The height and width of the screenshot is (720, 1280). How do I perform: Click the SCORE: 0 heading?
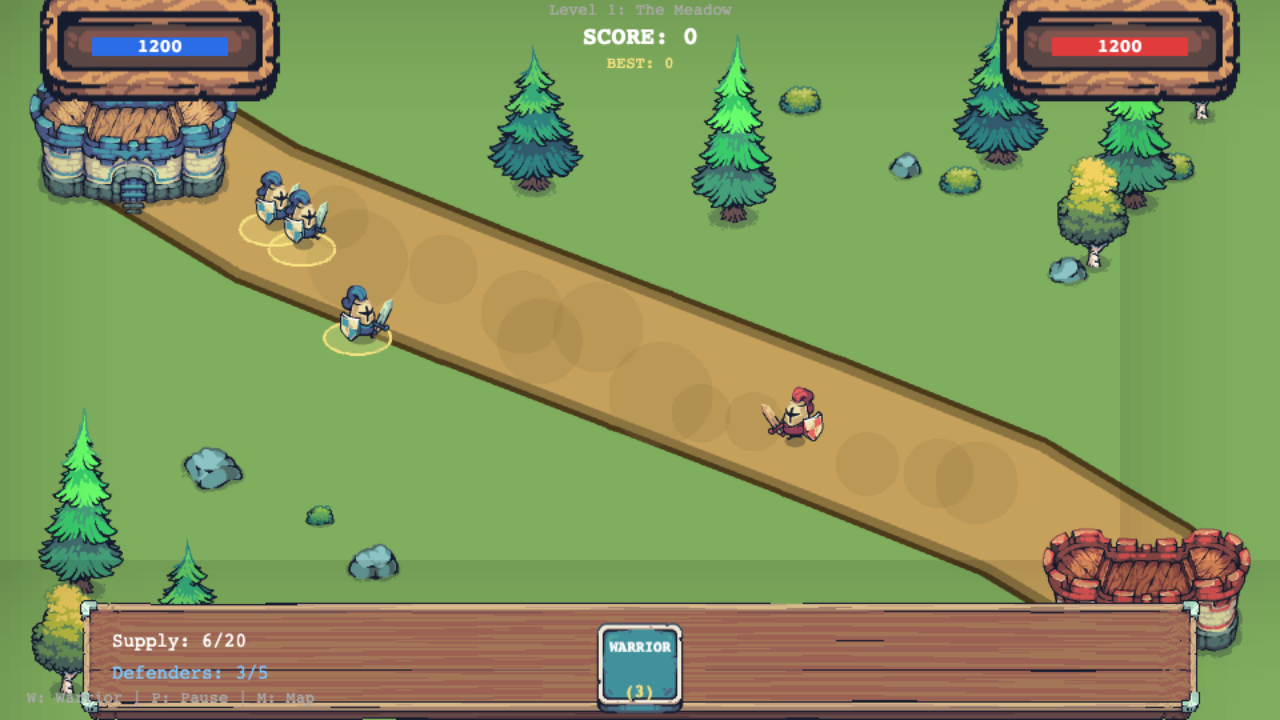[638, 36]
